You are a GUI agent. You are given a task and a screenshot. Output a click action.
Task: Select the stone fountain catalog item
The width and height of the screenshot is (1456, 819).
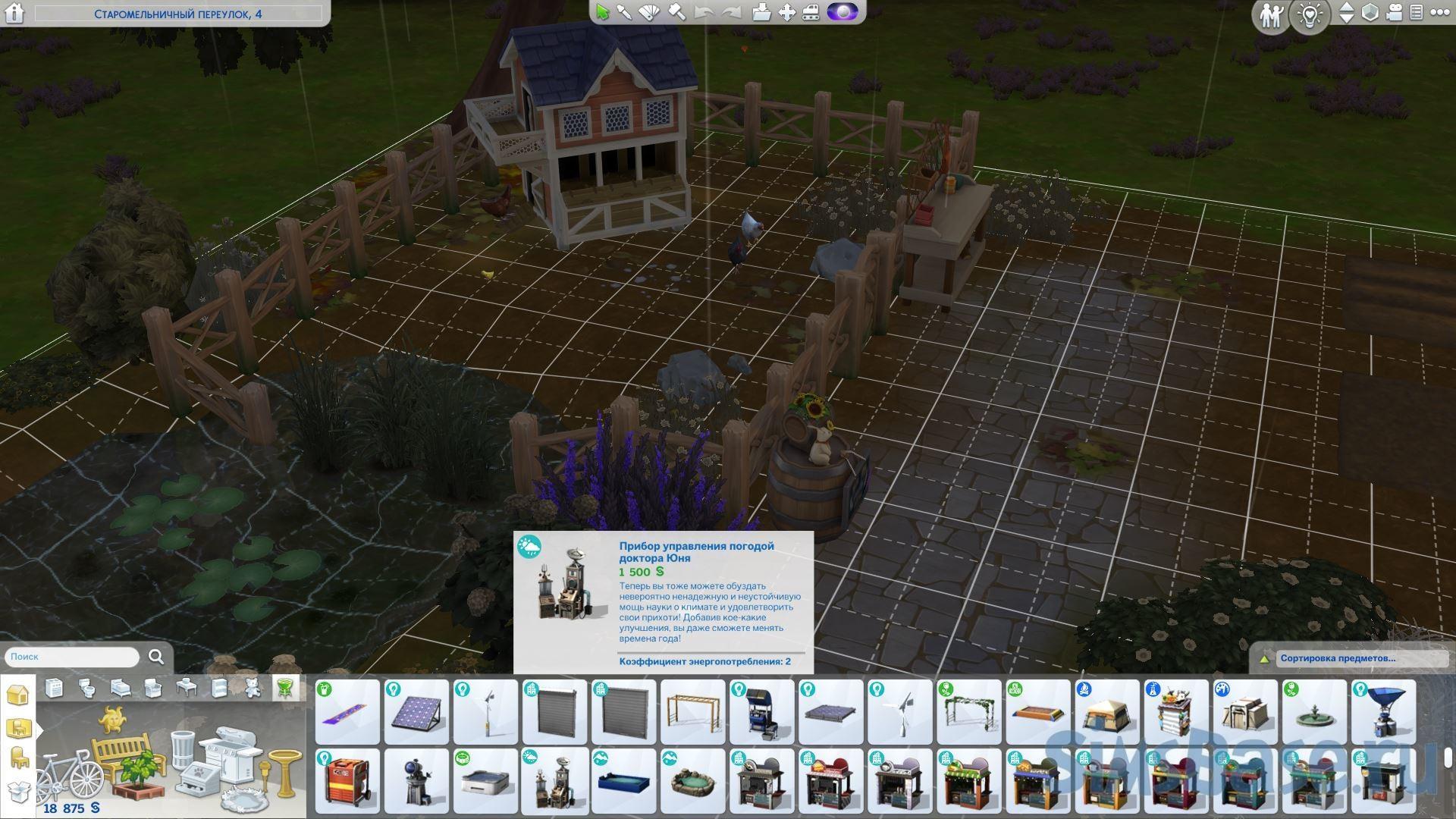(1313, 712)
